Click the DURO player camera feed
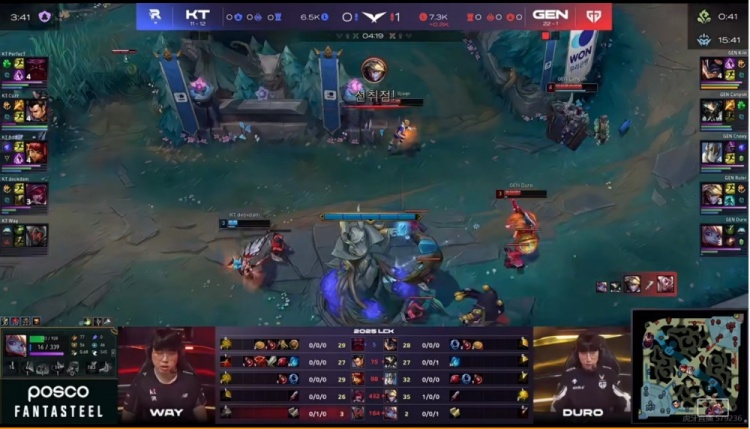750x429 pixels. point(581,372)
